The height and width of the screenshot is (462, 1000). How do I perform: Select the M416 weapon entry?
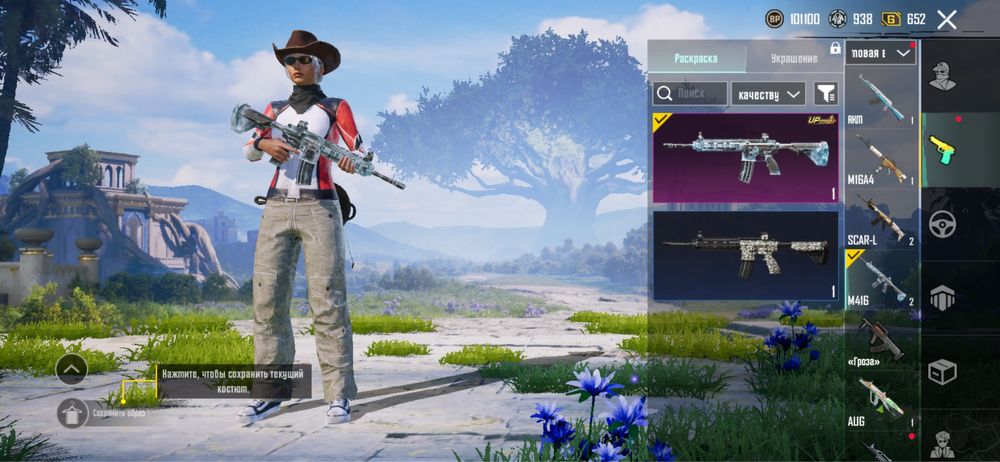pos(881,280)
